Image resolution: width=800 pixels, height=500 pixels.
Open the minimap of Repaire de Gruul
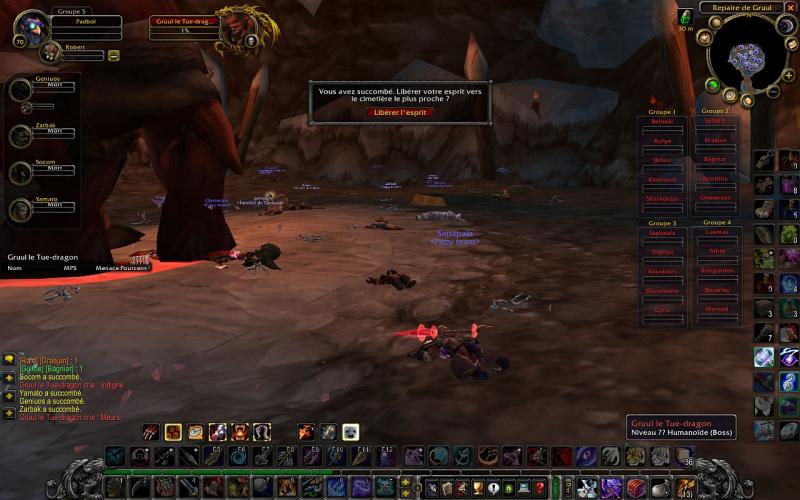pyautogui.click(x=747, y=55)
